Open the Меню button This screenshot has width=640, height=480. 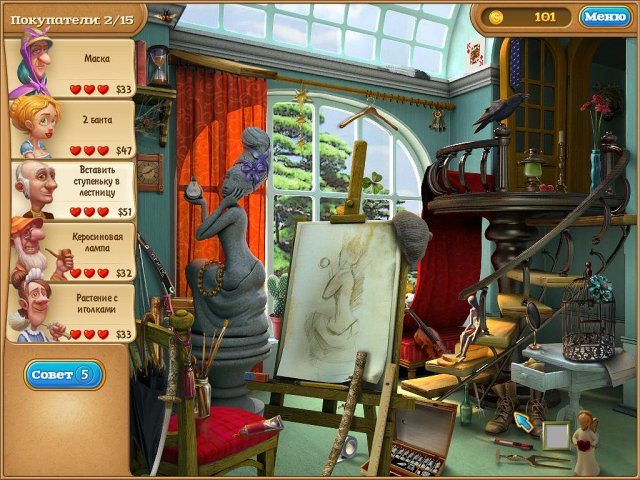click(605, 17)
